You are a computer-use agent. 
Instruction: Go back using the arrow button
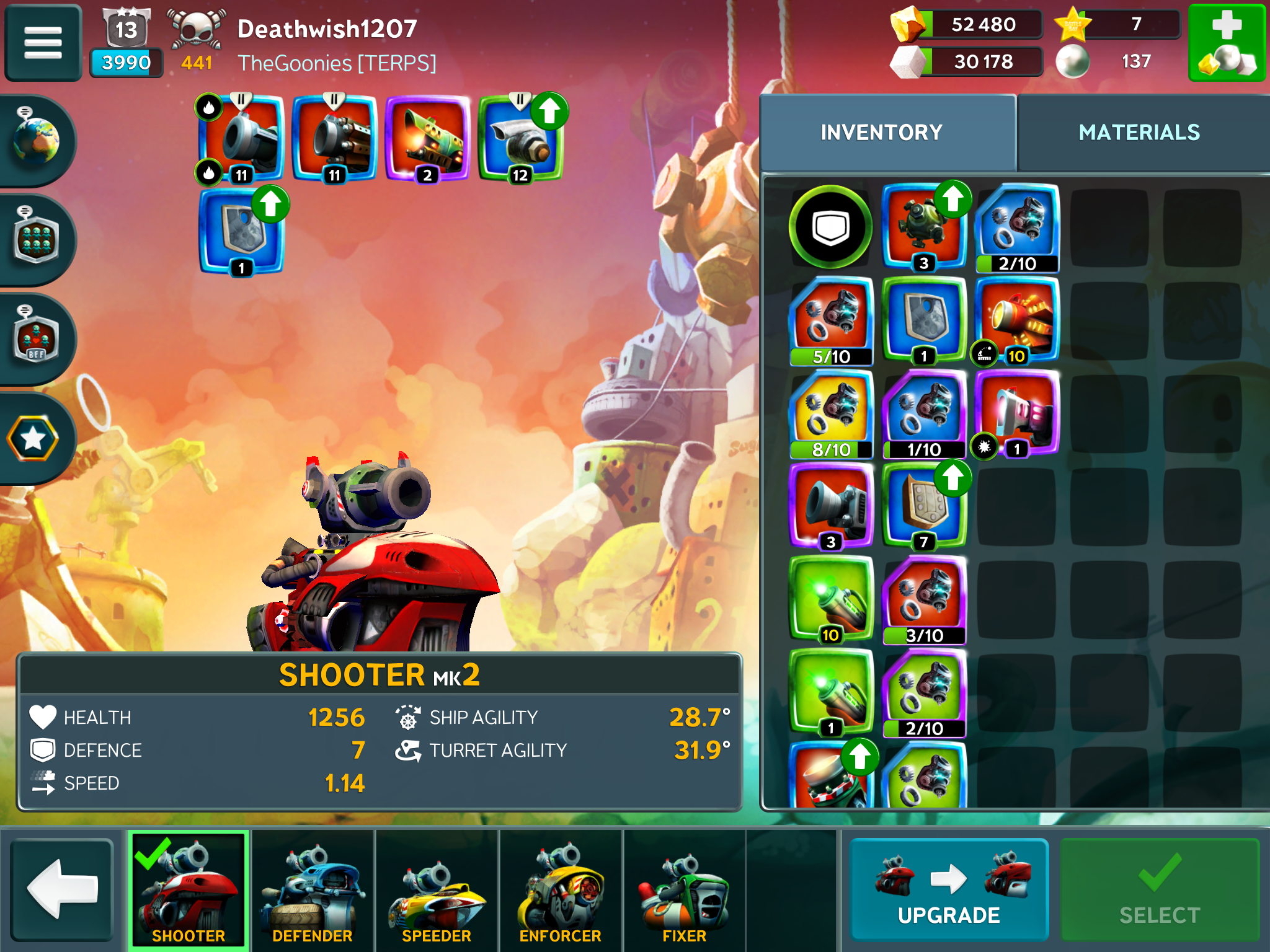pos(62,889)
